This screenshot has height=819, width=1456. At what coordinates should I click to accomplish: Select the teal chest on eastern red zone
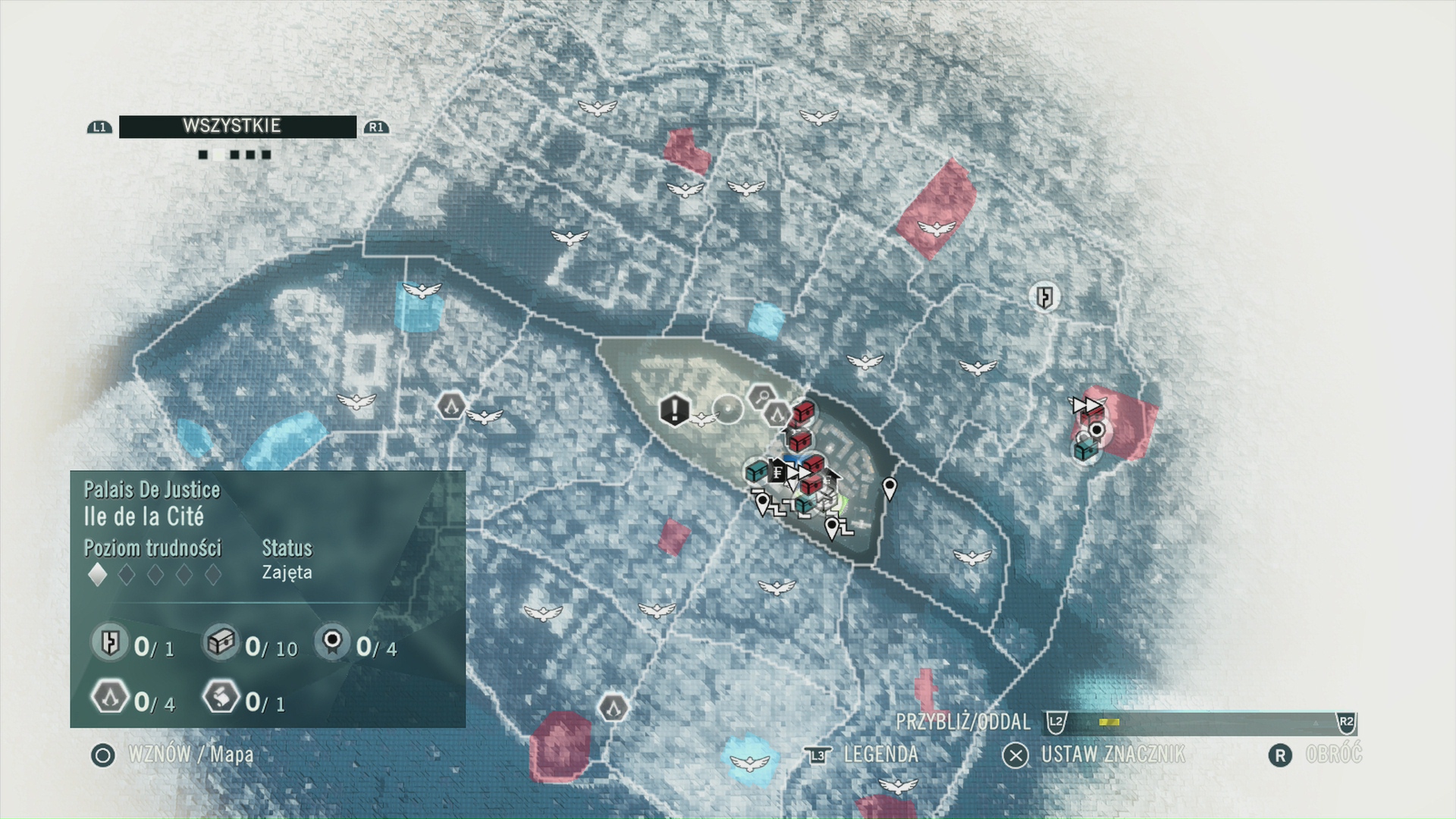coord(1085,450)
